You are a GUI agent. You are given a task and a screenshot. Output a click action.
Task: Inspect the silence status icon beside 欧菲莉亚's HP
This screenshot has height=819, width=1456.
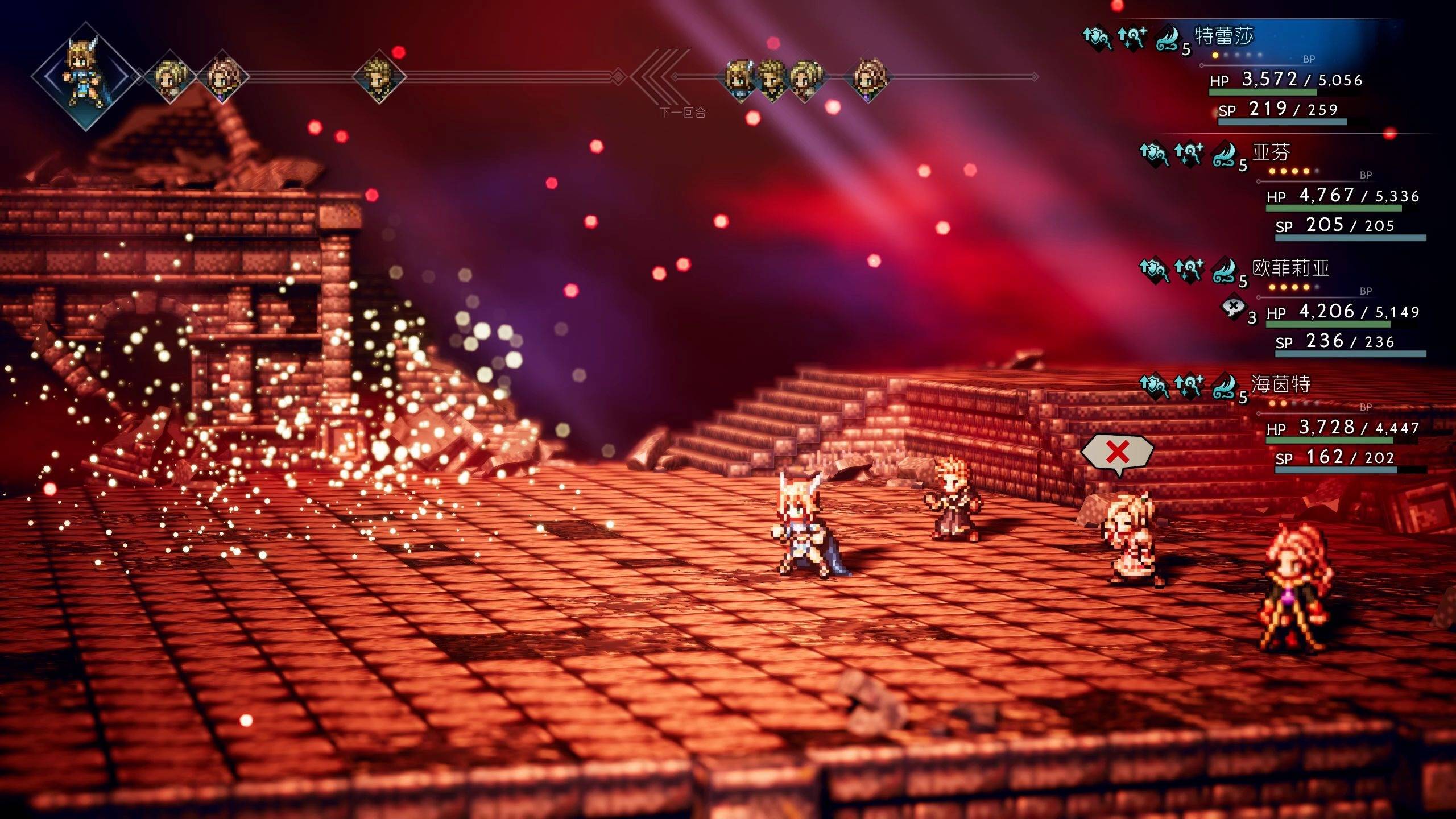[1232, 309]
